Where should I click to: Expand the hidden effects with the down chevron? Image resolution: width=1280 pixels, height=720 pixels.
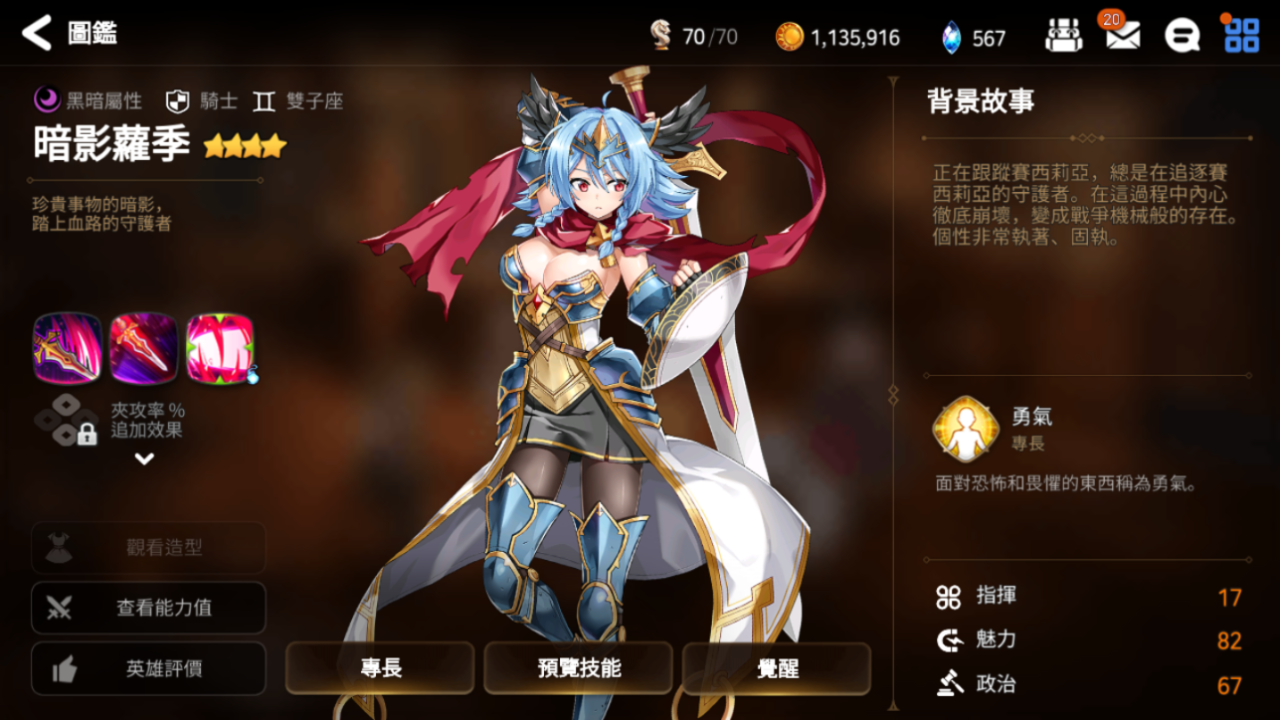tap(143, 460)
